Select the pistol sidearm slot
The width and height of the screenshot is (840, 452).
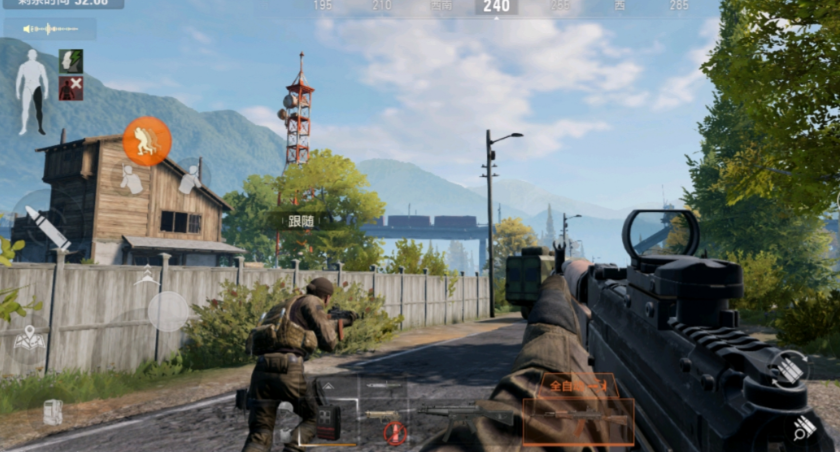pyautogui.click(x=384, y=412)
